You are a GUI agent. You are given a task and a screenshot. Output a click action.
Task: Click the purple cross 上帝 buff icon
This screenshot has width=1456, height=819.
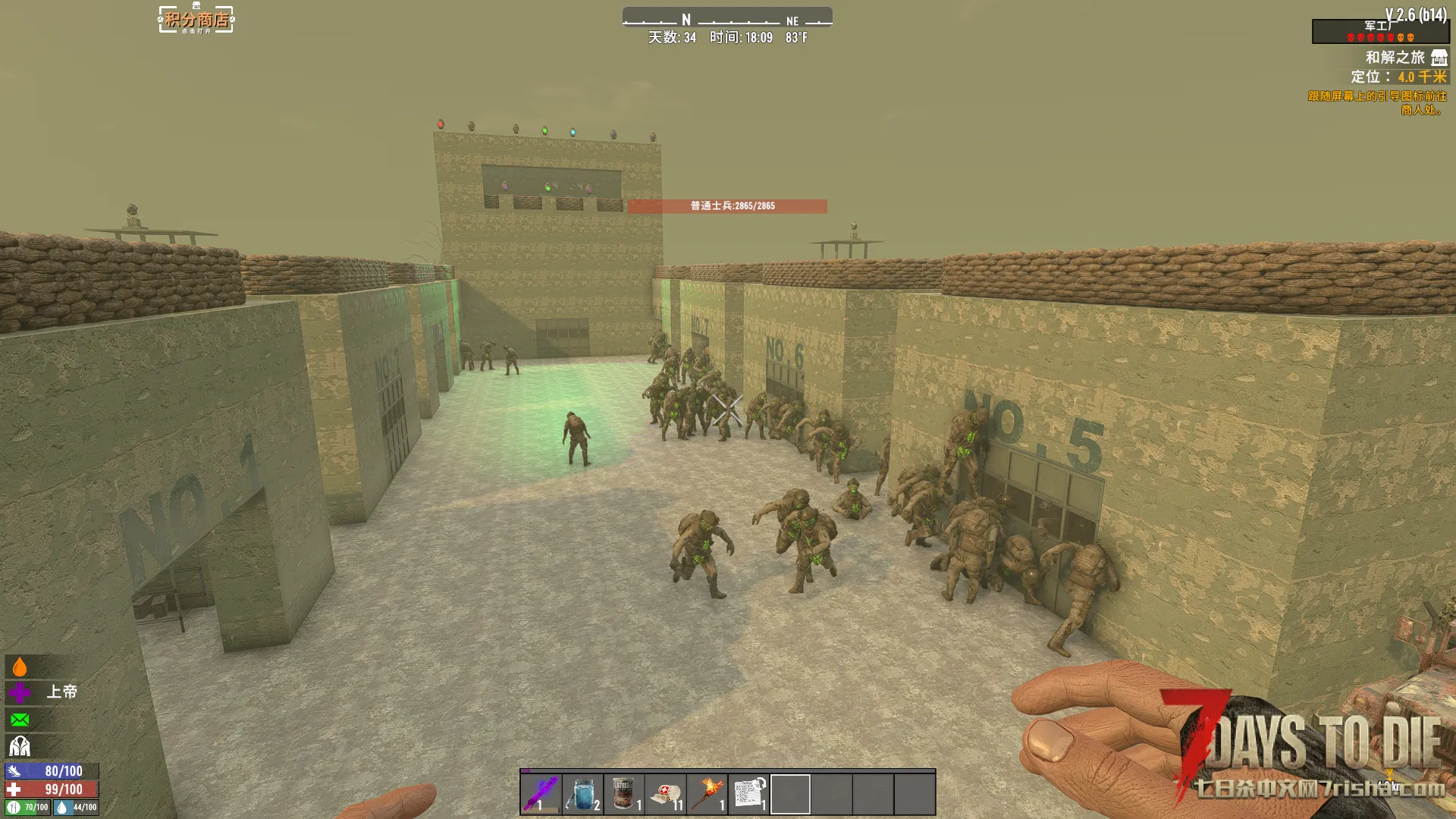click(x=20, y=692)
